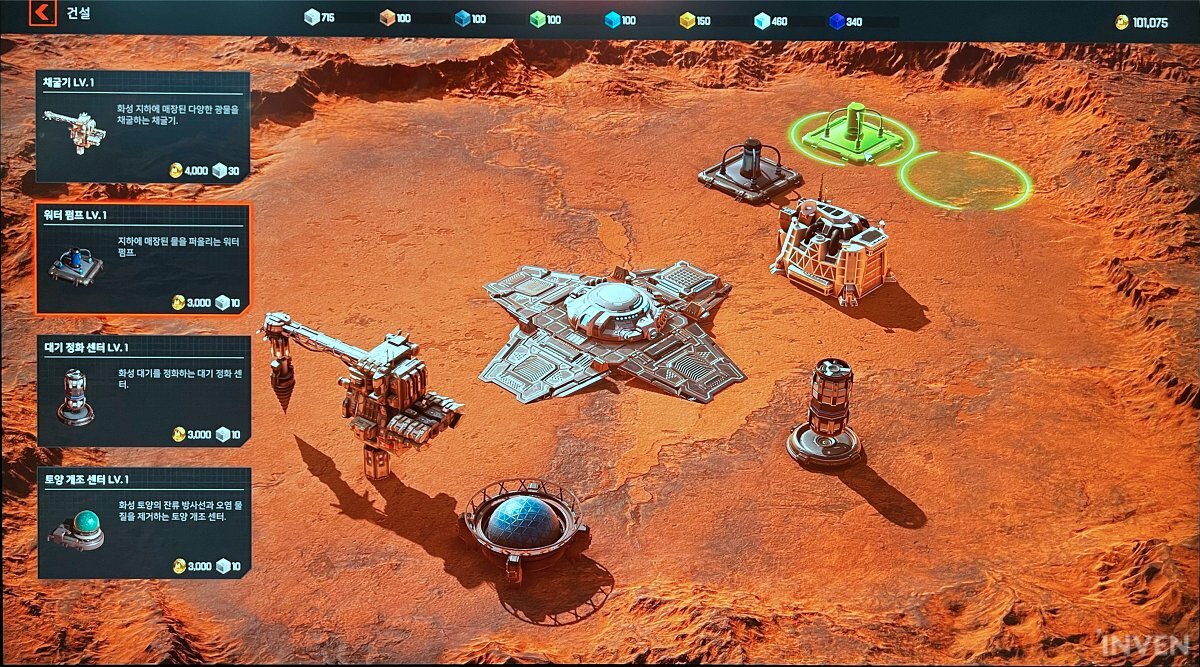Go back using the orange arrow button
The height and width of the screenshot is (667, 1200).
42,14
